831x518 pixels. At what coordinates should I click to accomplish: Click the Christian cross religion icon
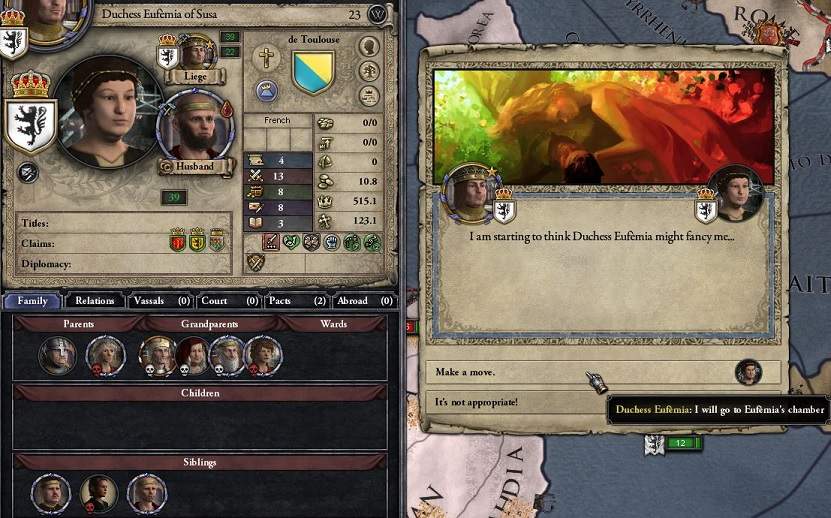pos(265,58)
